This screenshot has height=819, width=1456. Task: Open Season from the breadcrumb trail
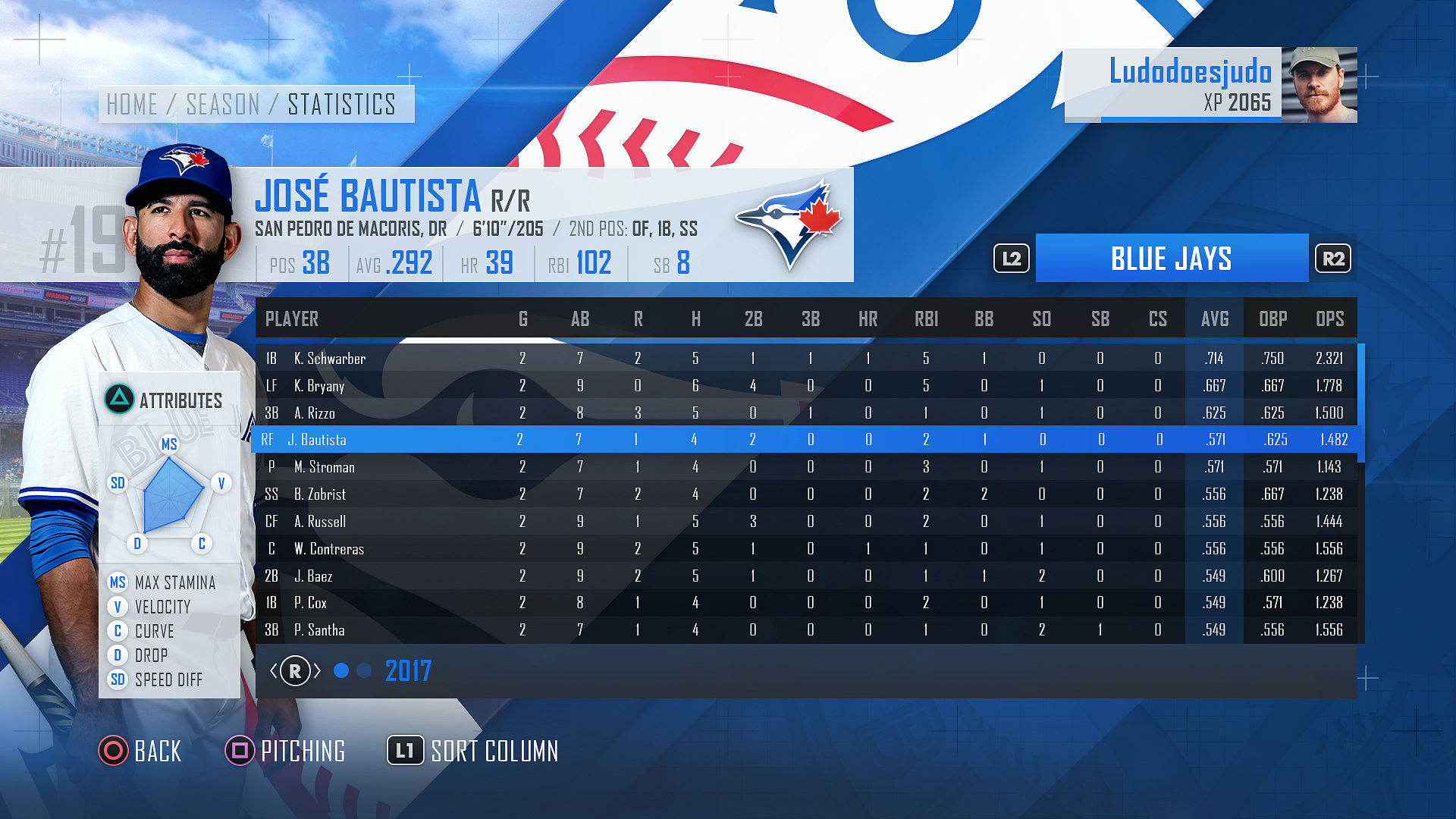(223, 105)
